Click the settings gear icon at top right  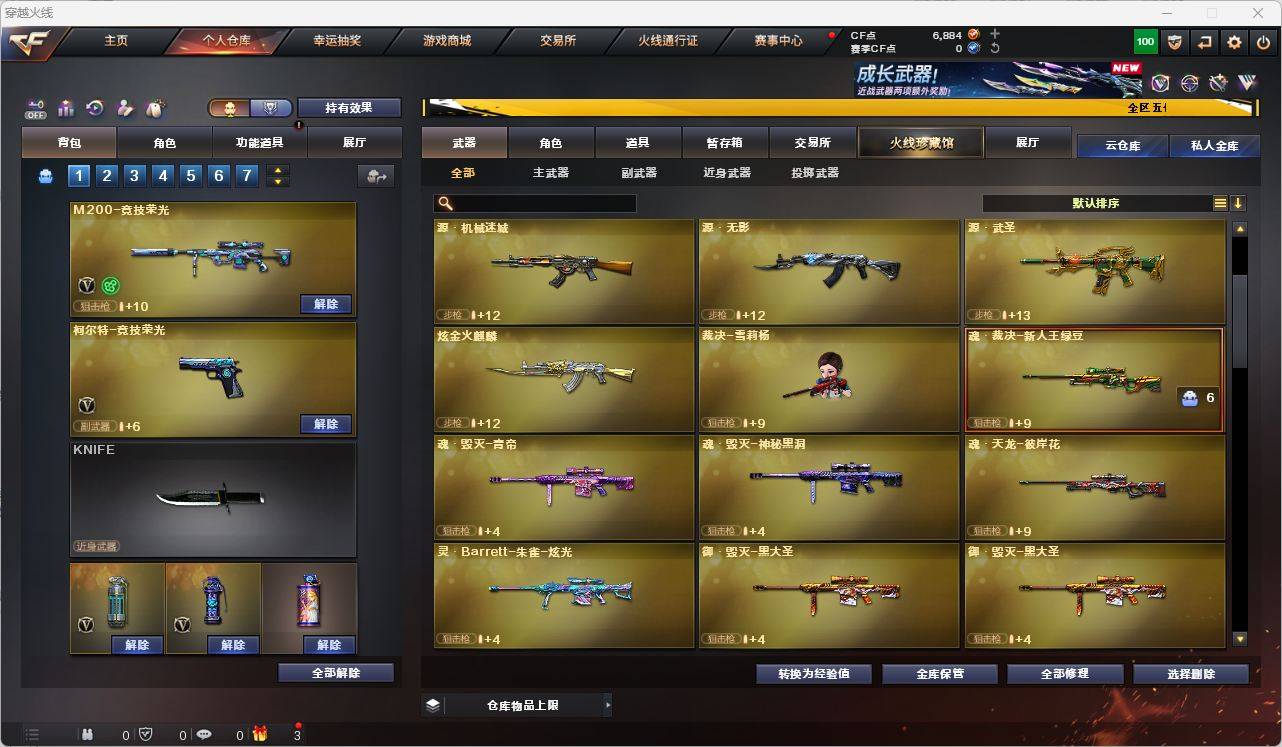pyautogui.click(x=1233, y=42)
